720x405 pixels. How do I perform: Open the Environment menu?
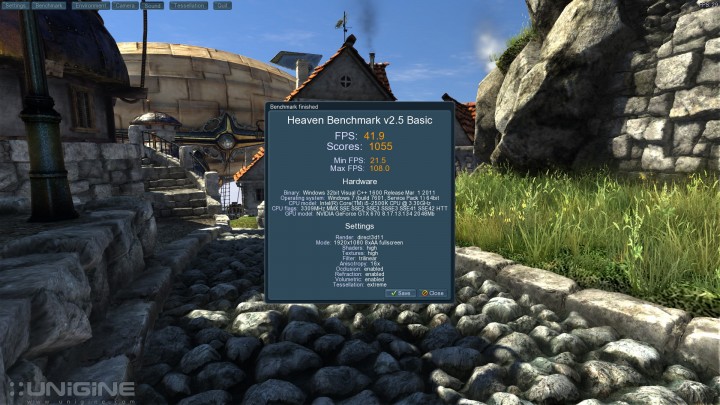[x=90, y=5]
